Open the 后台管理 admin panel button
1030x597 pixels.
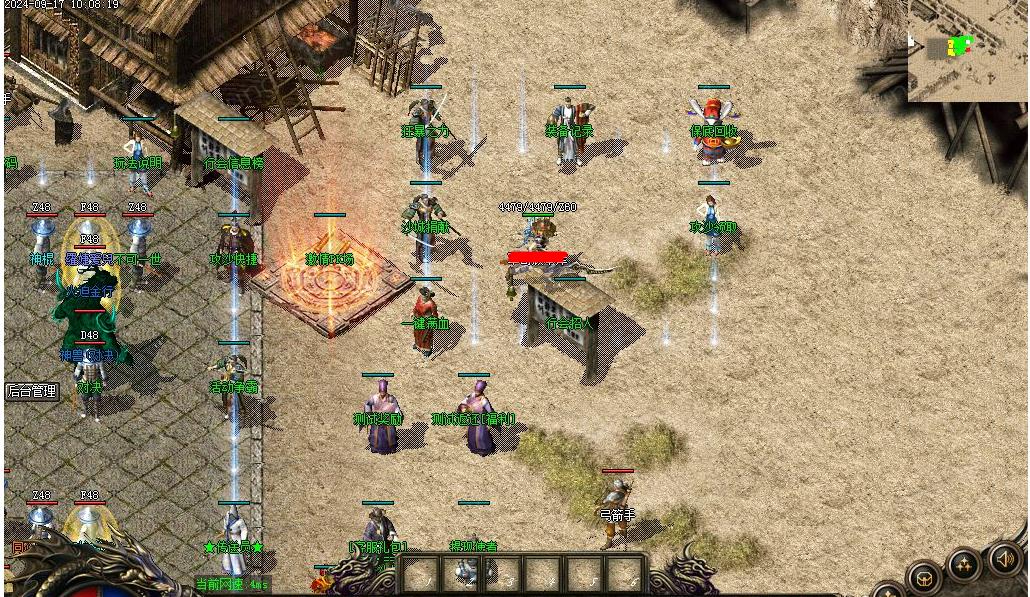32,391
